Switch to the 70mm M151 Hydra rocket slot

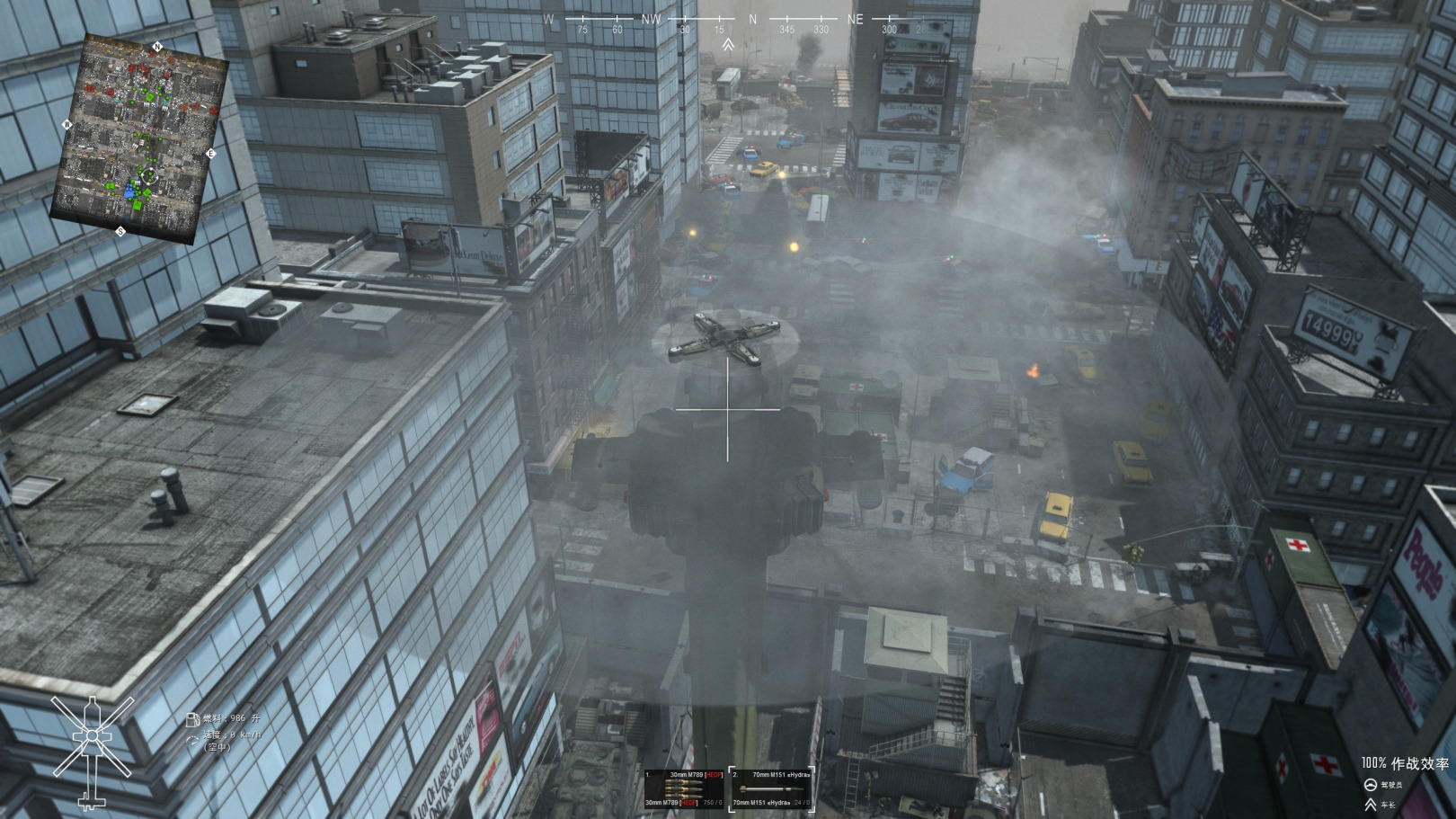tap(772, 788)
